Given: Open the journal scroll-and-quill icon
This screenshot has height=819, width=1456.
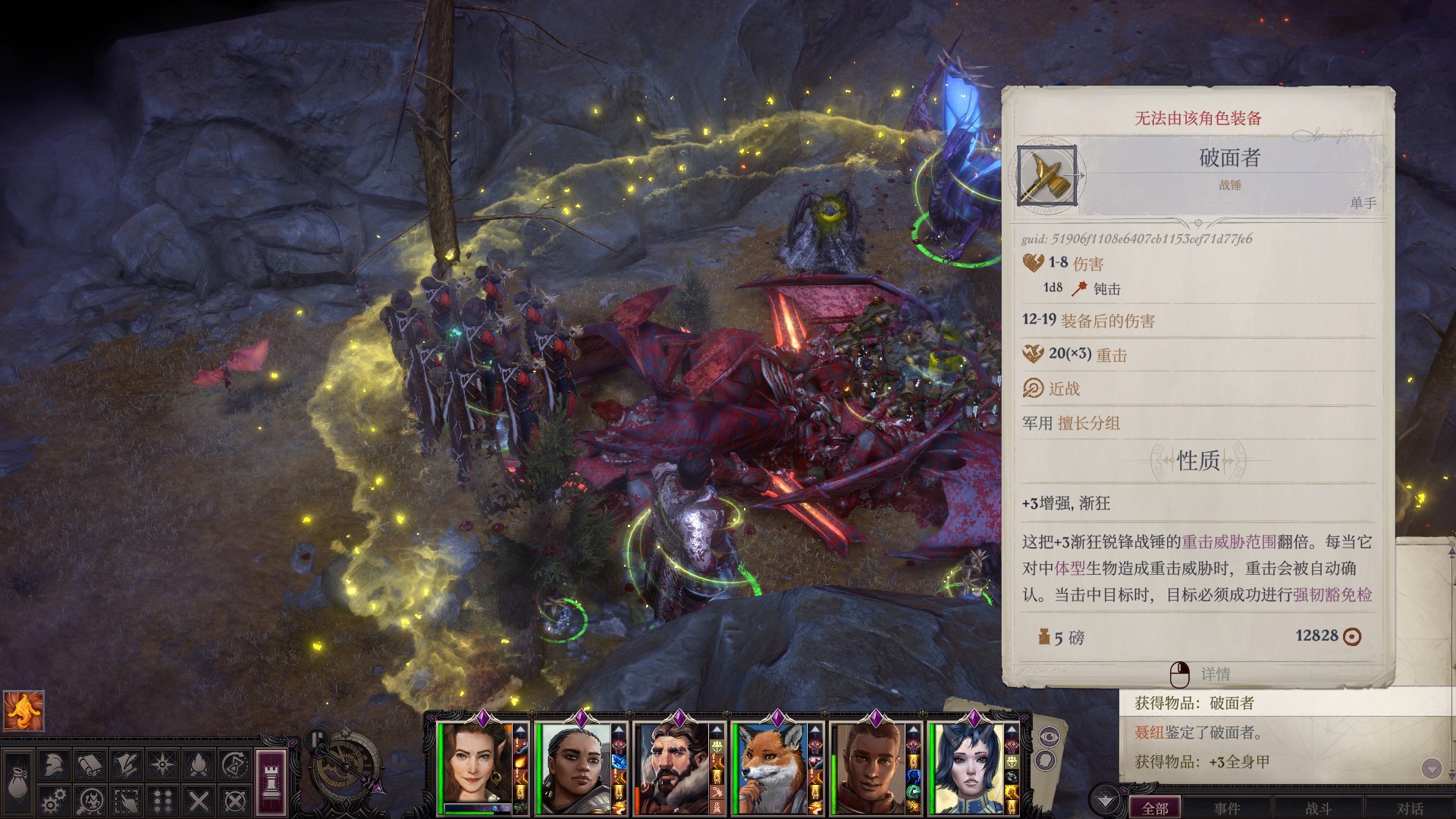Looking at the screenshot, I should coord(126,766).
